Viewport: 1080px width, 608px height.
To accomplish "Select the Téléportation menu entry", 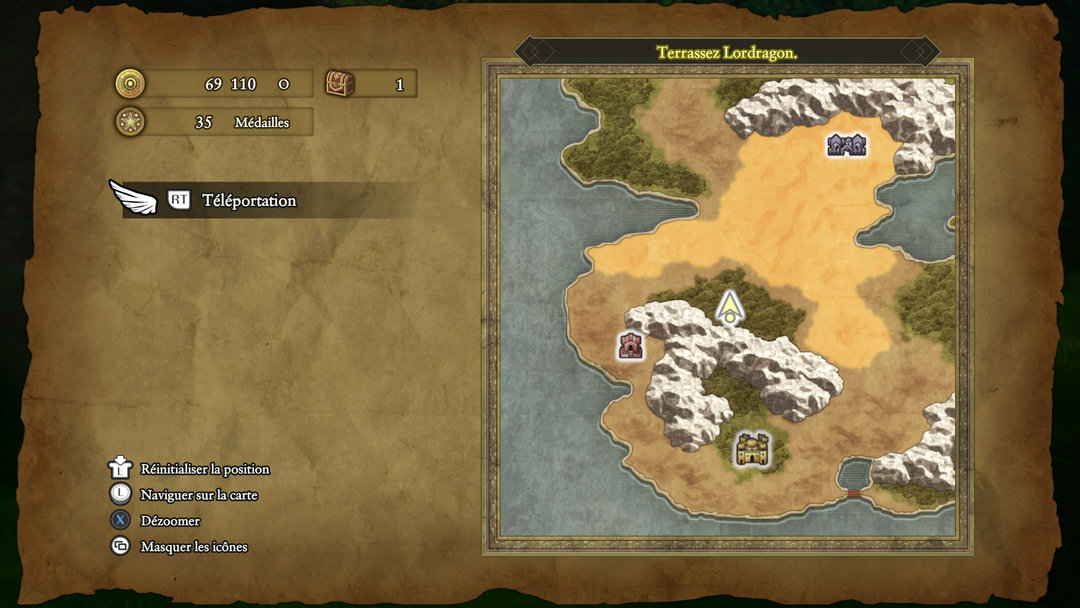I will coord(249,200).
